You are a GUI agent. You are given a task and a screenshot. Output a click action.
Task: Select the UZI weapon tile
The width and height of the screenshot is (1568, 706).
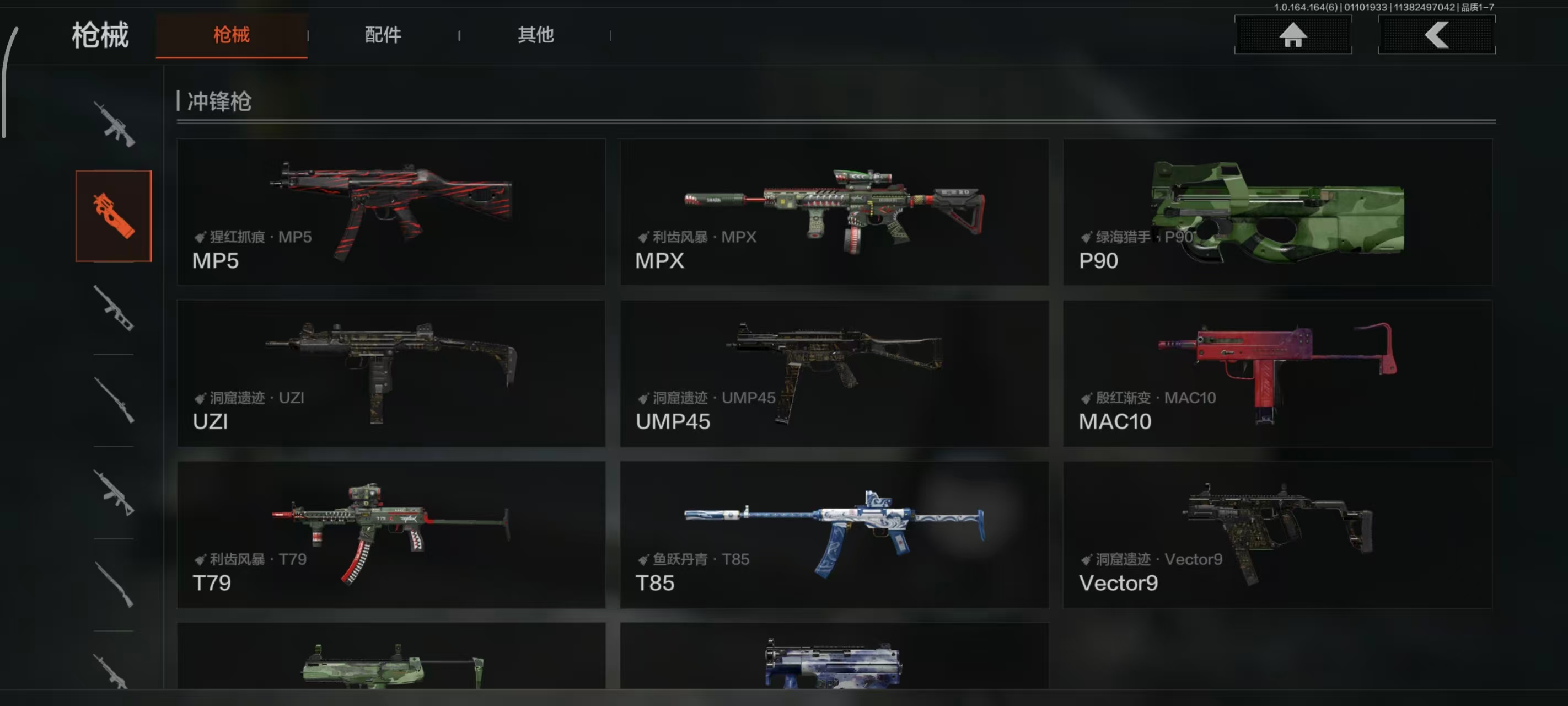pyautogui.click(x=391, y=373)
